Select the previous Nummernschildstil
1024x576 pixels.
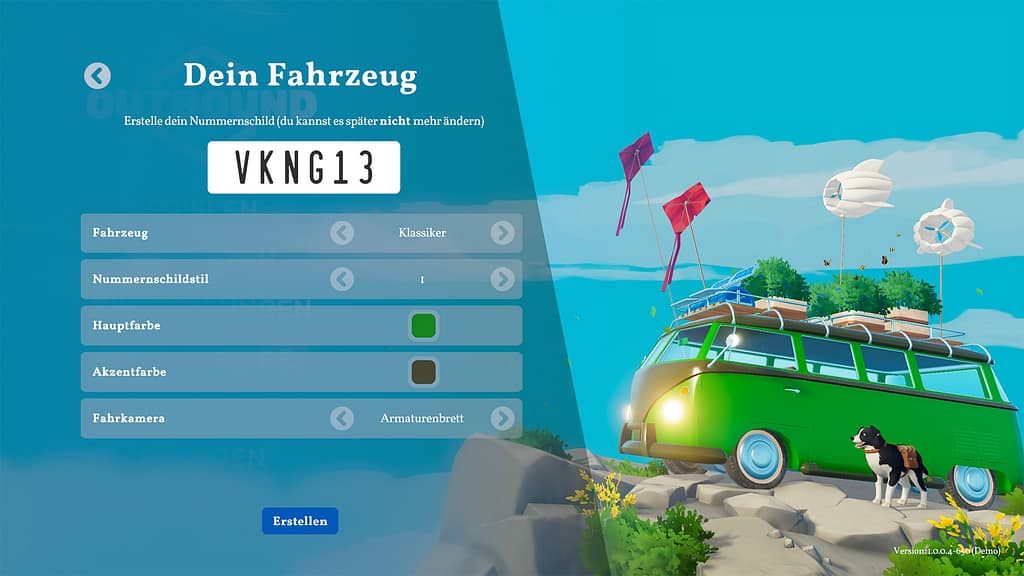tap(342, 279)
